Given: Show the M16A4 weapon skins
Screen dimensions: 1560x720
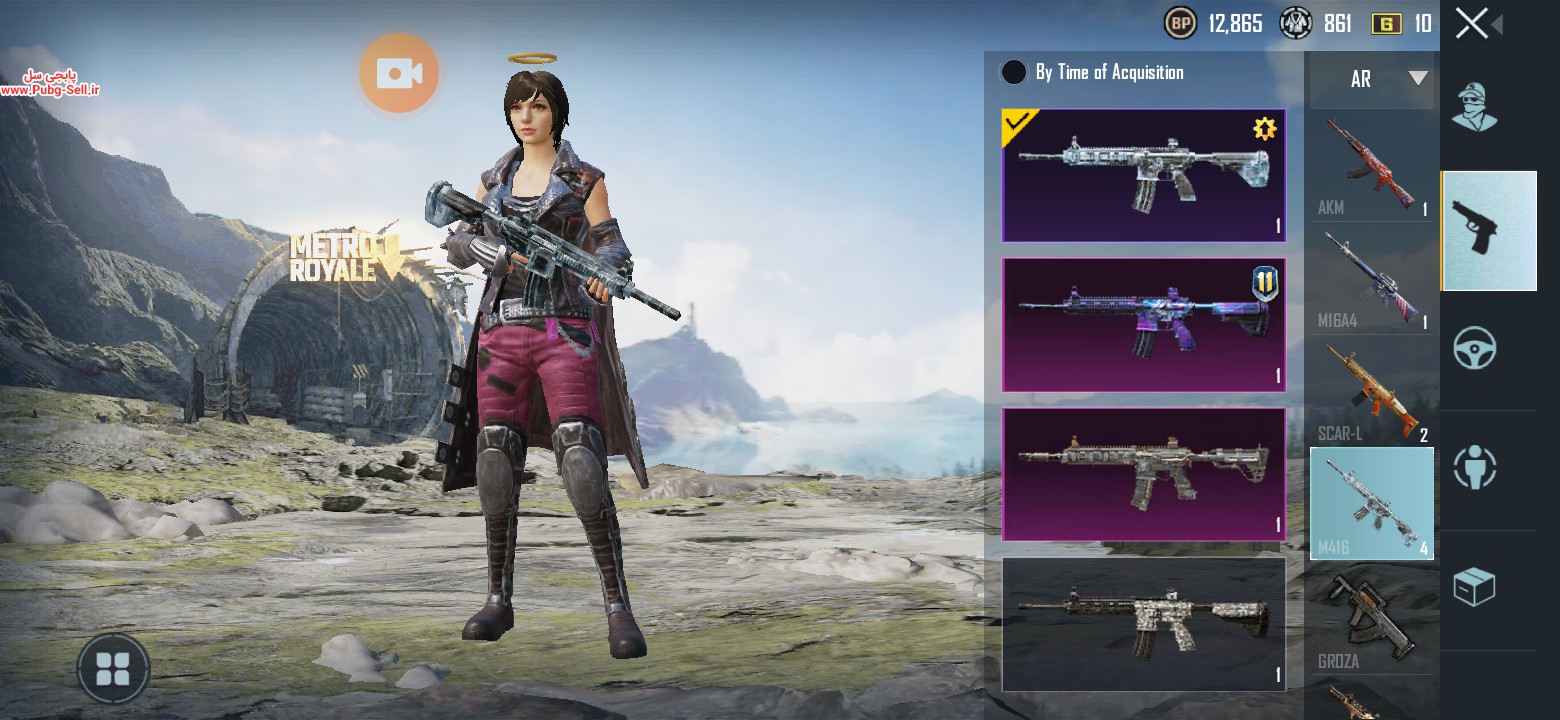Looking at the screenshot, I should pos(1371,279).
